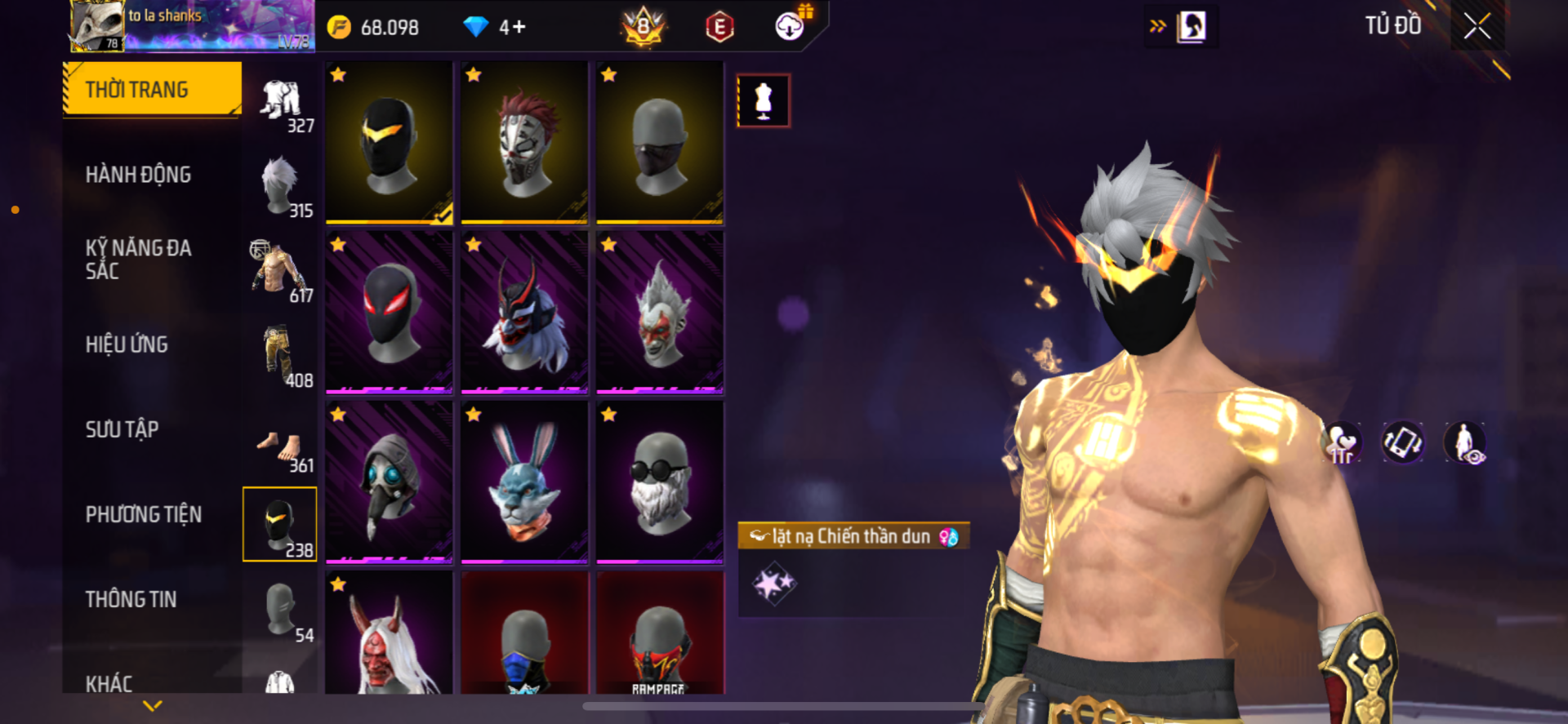Viewport: 1568px width, 724px height.
Task: Select the red-haired clown mask
Action: click(x=524, y=142)
